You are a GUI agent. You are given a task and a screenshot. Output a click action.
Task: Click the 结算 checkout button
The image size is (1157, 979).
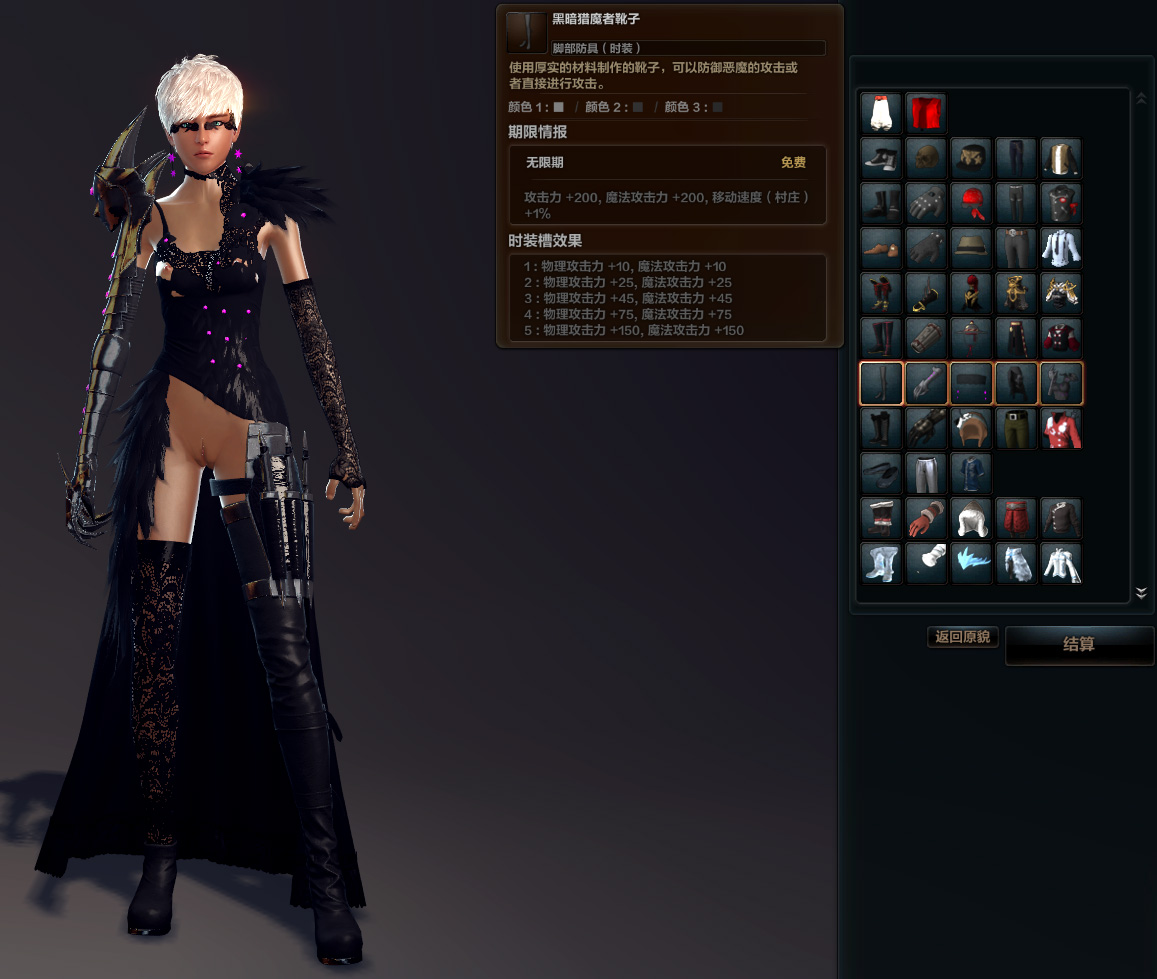[1079, 645]
